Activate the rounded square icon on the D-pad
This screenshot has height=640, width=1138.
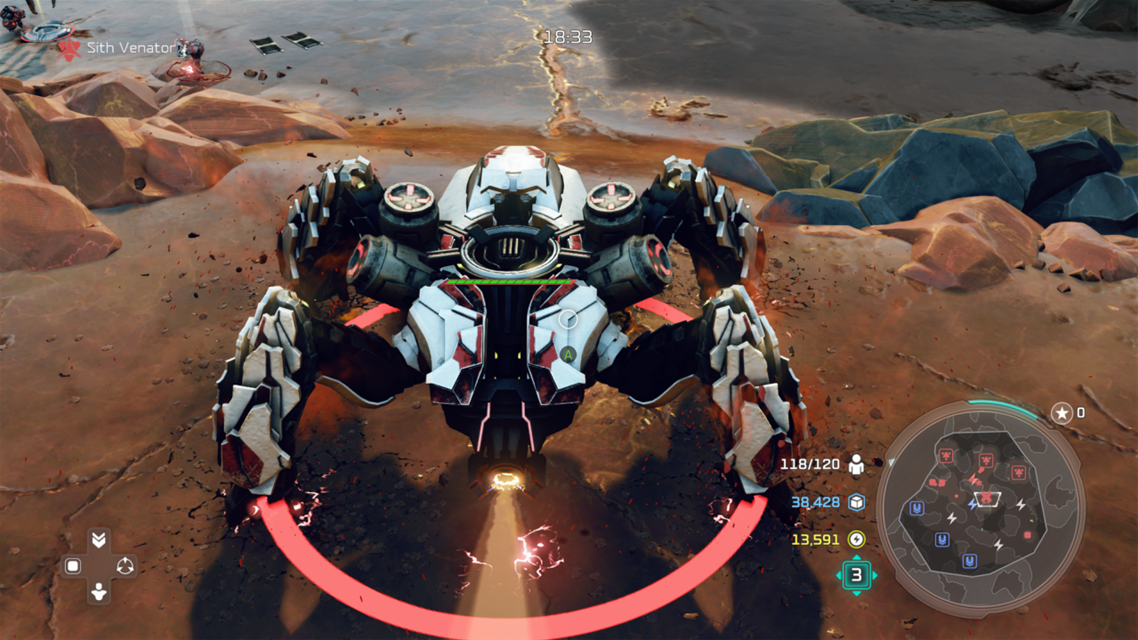(73, 567)
